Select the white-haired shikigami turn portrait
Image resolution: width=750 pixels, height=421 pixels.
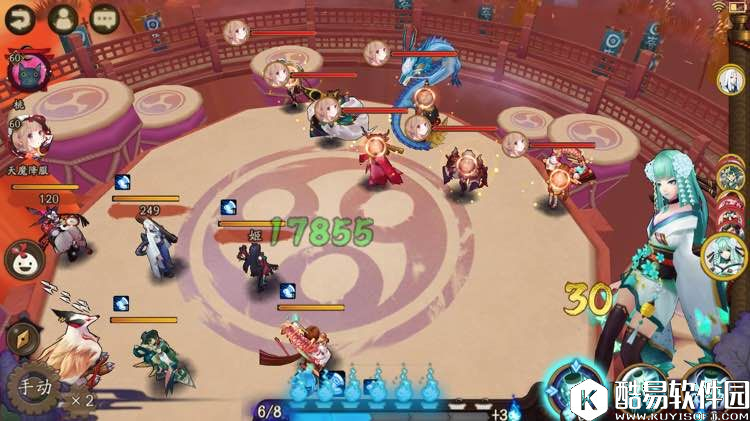tap(733, 79)
